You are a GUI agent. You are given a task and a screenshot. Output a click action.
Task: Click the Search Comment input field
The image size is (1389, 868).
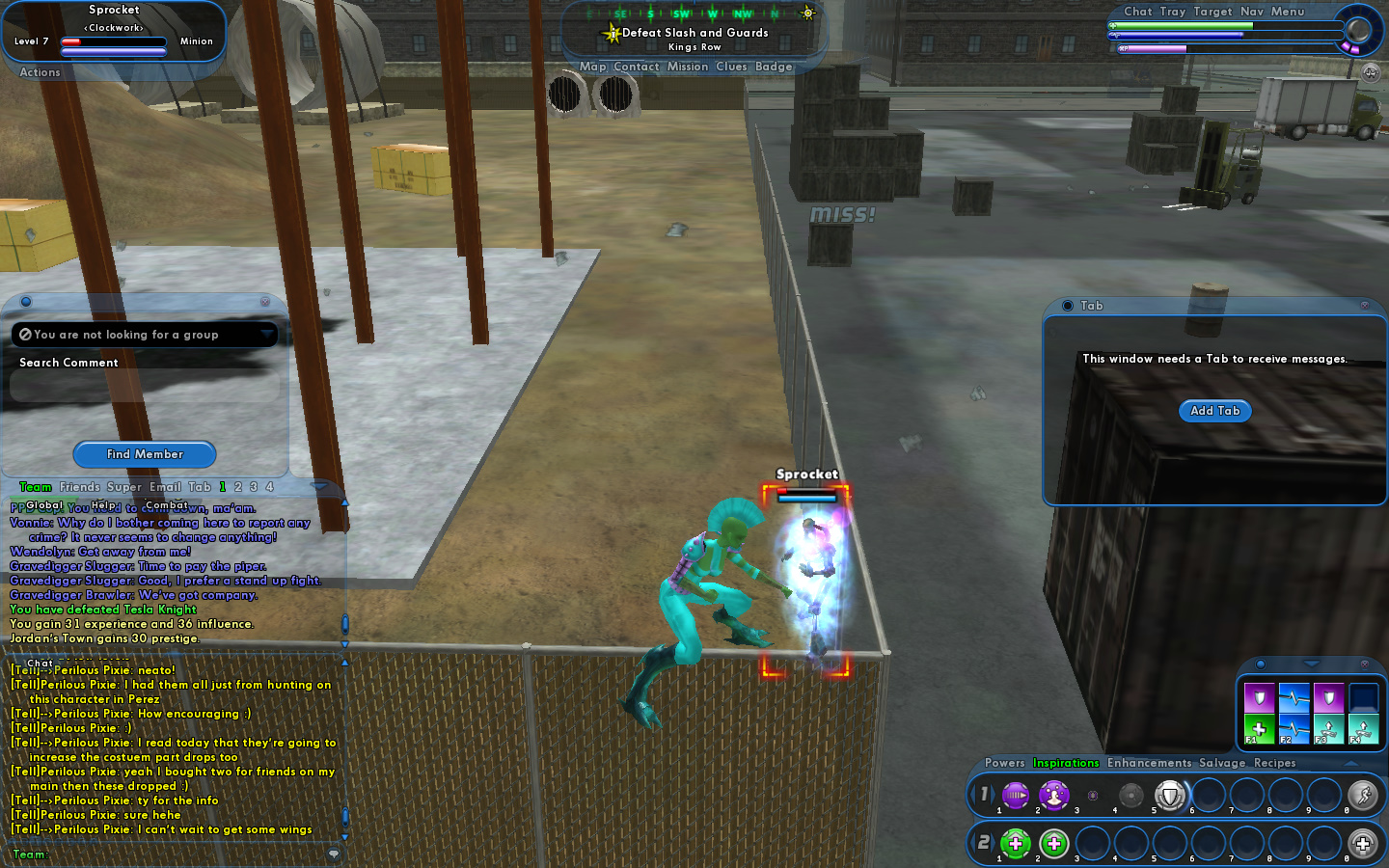pyautogui.click(x=145, y=386)
